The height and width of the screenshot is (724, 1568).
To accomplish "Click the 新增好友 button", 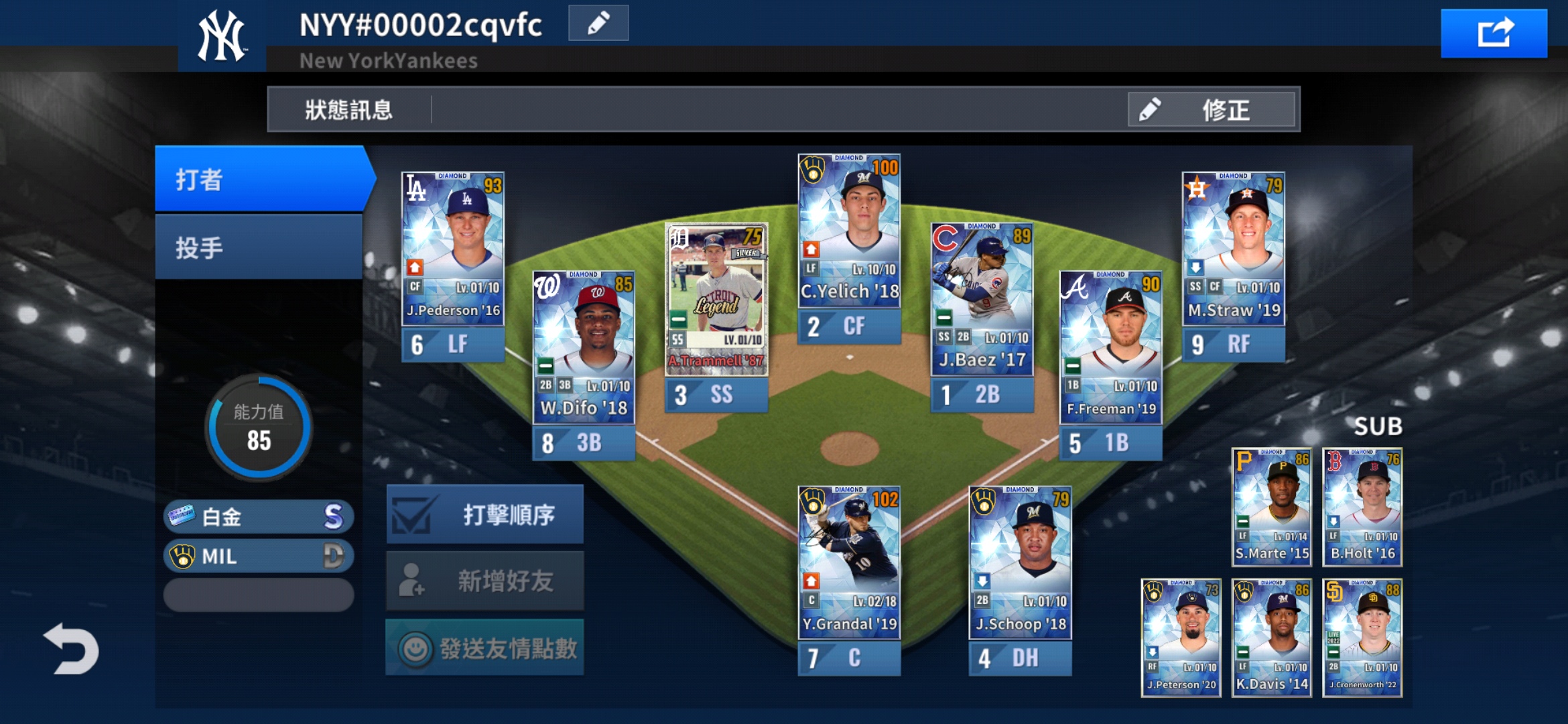I will [x=485, y=581].
